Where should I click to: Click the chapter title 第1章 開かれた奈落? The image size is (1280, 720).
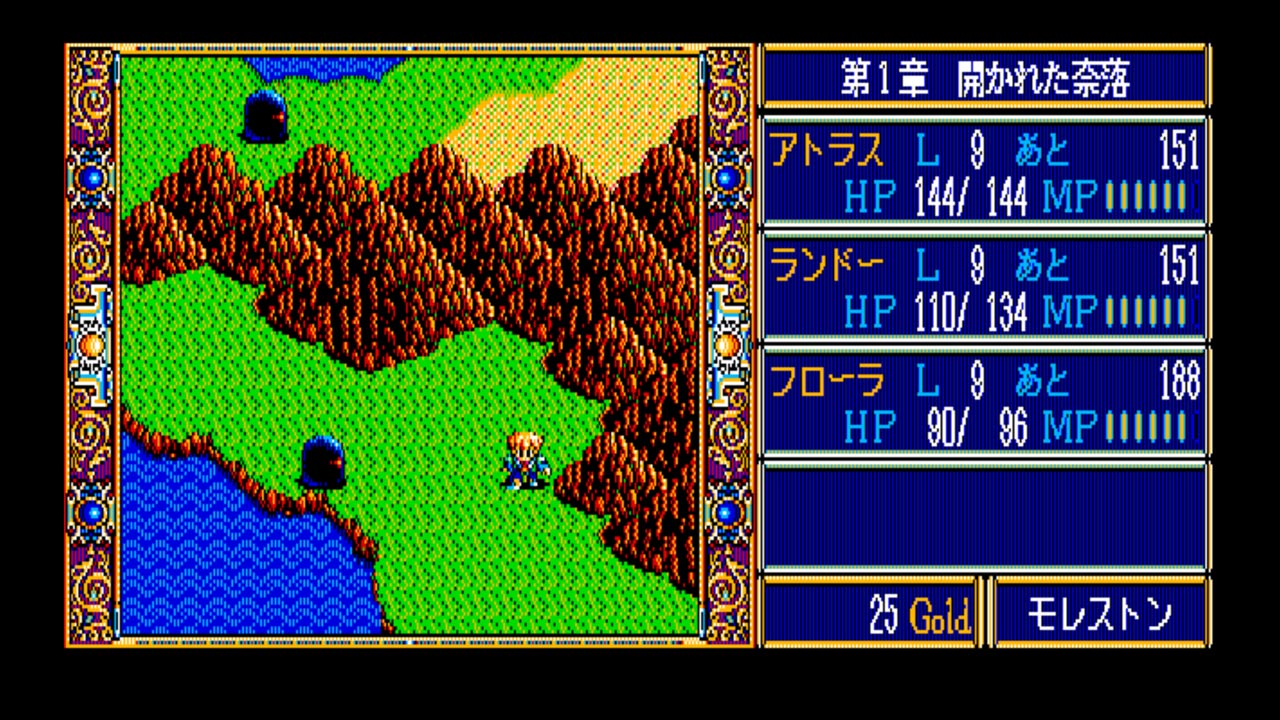pyautogui.click(x=985, y=76)
